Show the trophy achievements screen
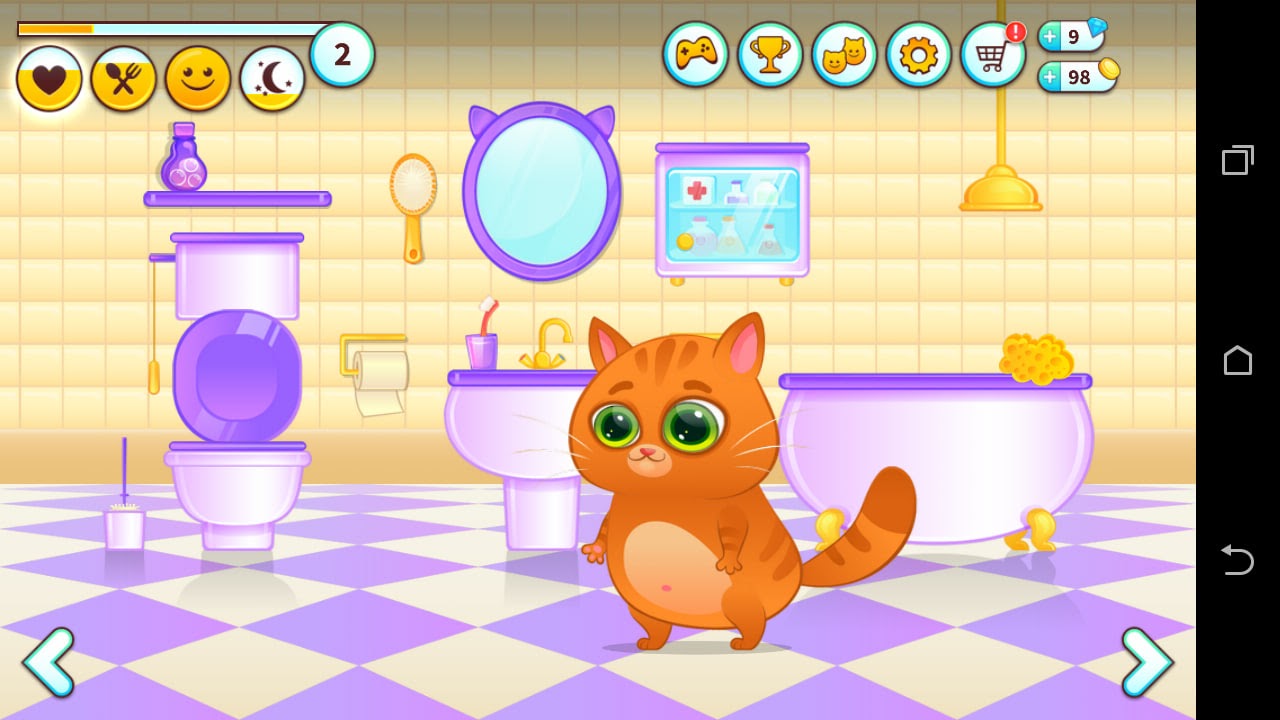 [x=770, y=55]
